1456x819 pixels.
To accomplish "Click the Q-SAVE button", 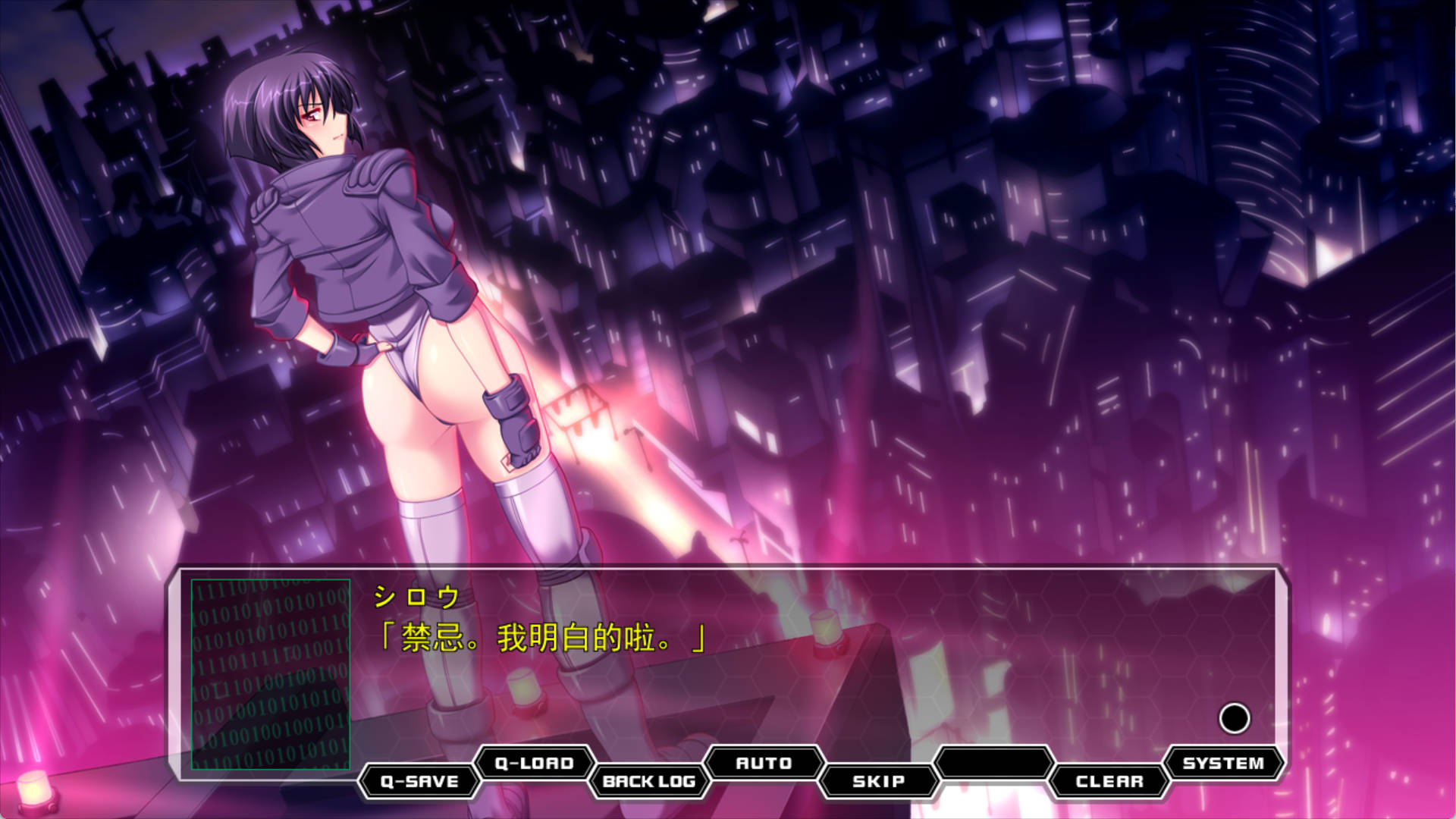I will coord(419,782).
